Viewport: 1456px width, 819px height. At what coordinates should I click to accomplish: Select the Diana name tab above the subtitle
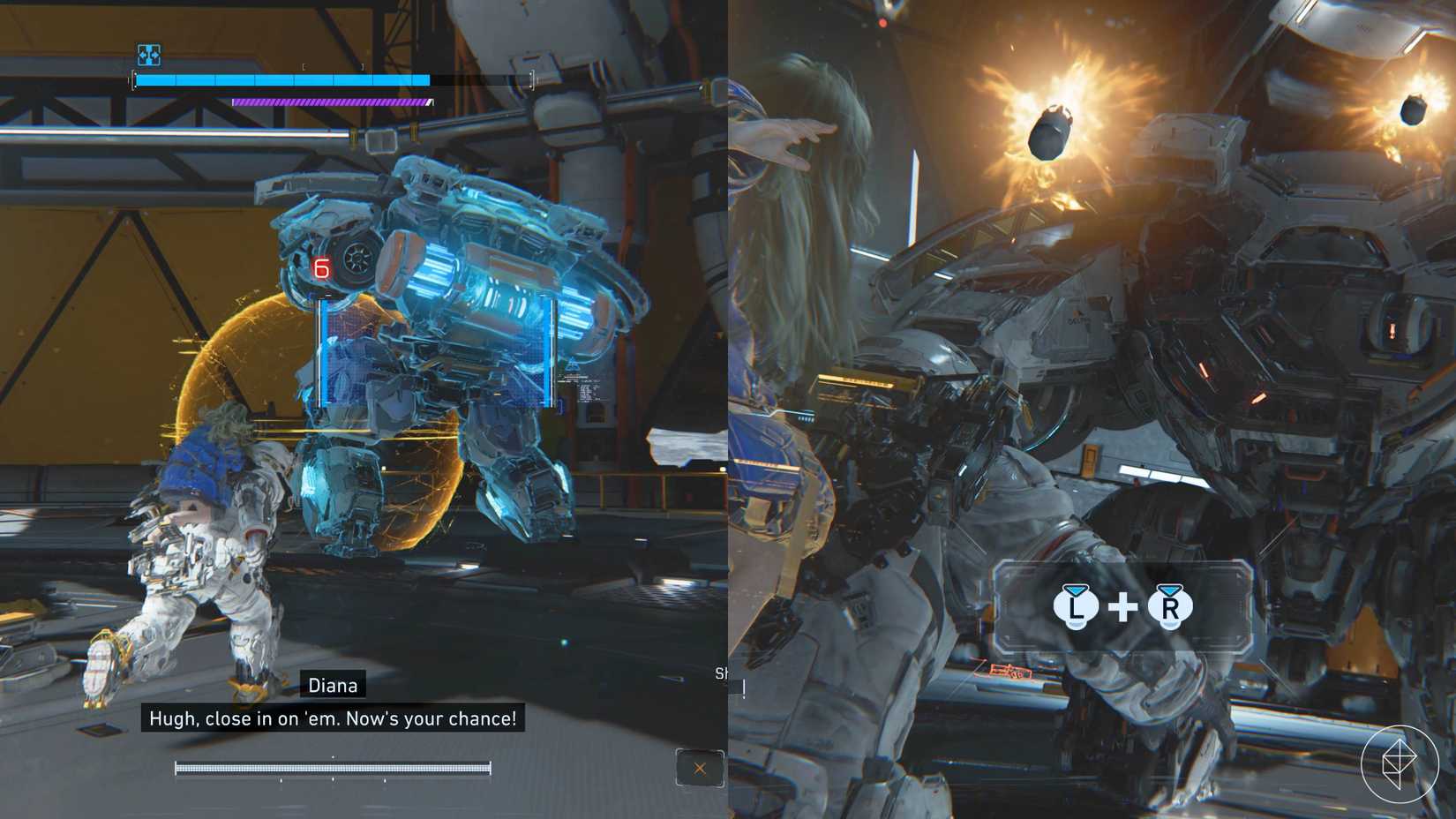[x=334, y=685]
